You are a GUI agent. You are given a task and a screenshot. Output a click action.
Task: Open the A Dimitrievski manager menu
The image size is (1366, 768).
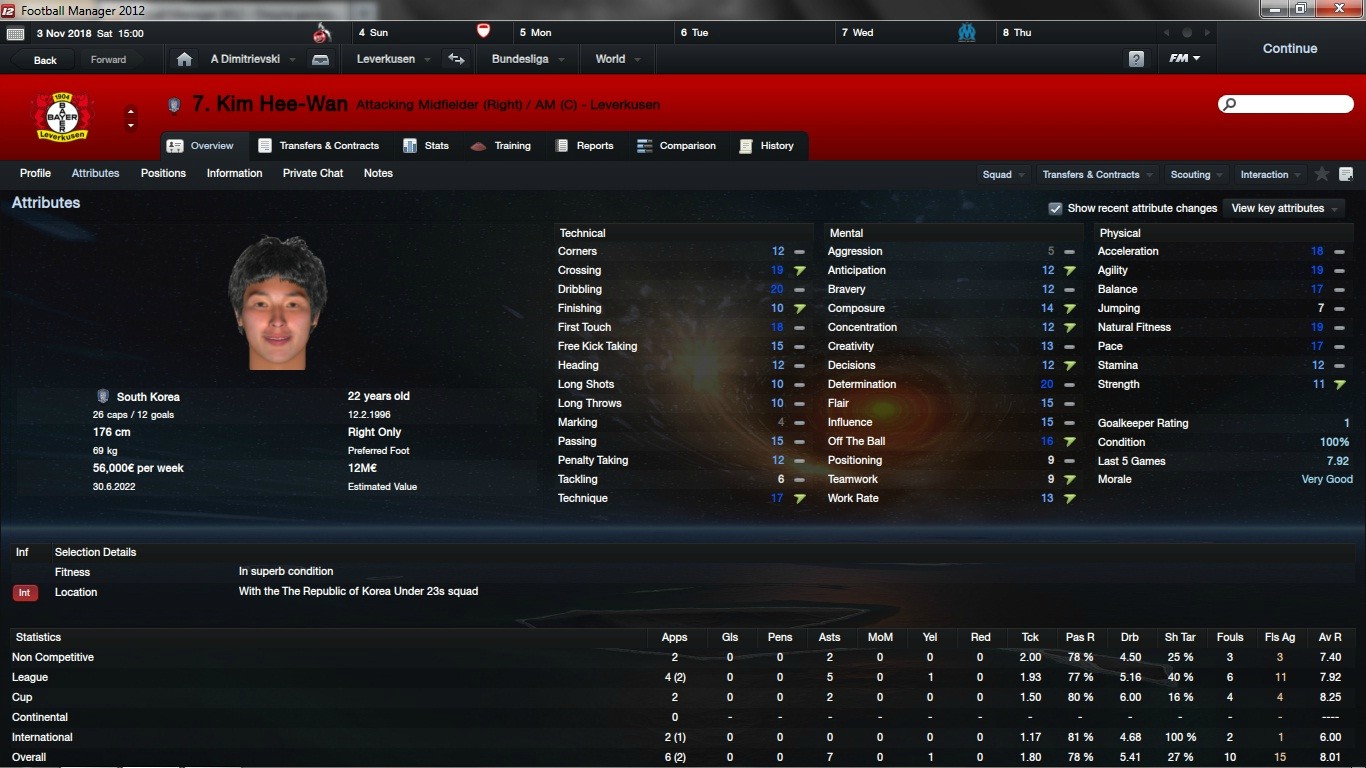click(252, 59)
